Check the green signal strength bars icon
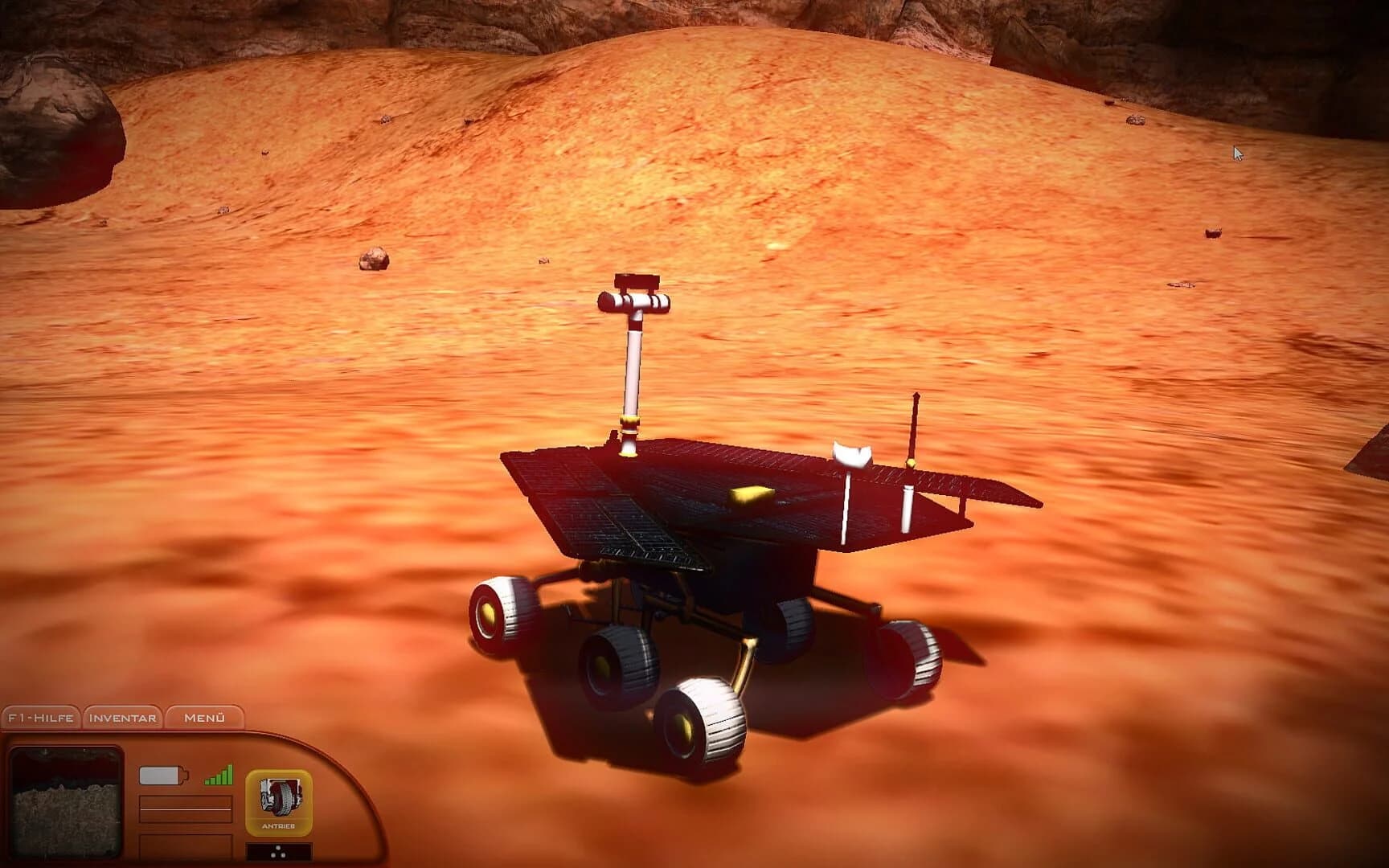1389x868 pixels. click(217, 774)
